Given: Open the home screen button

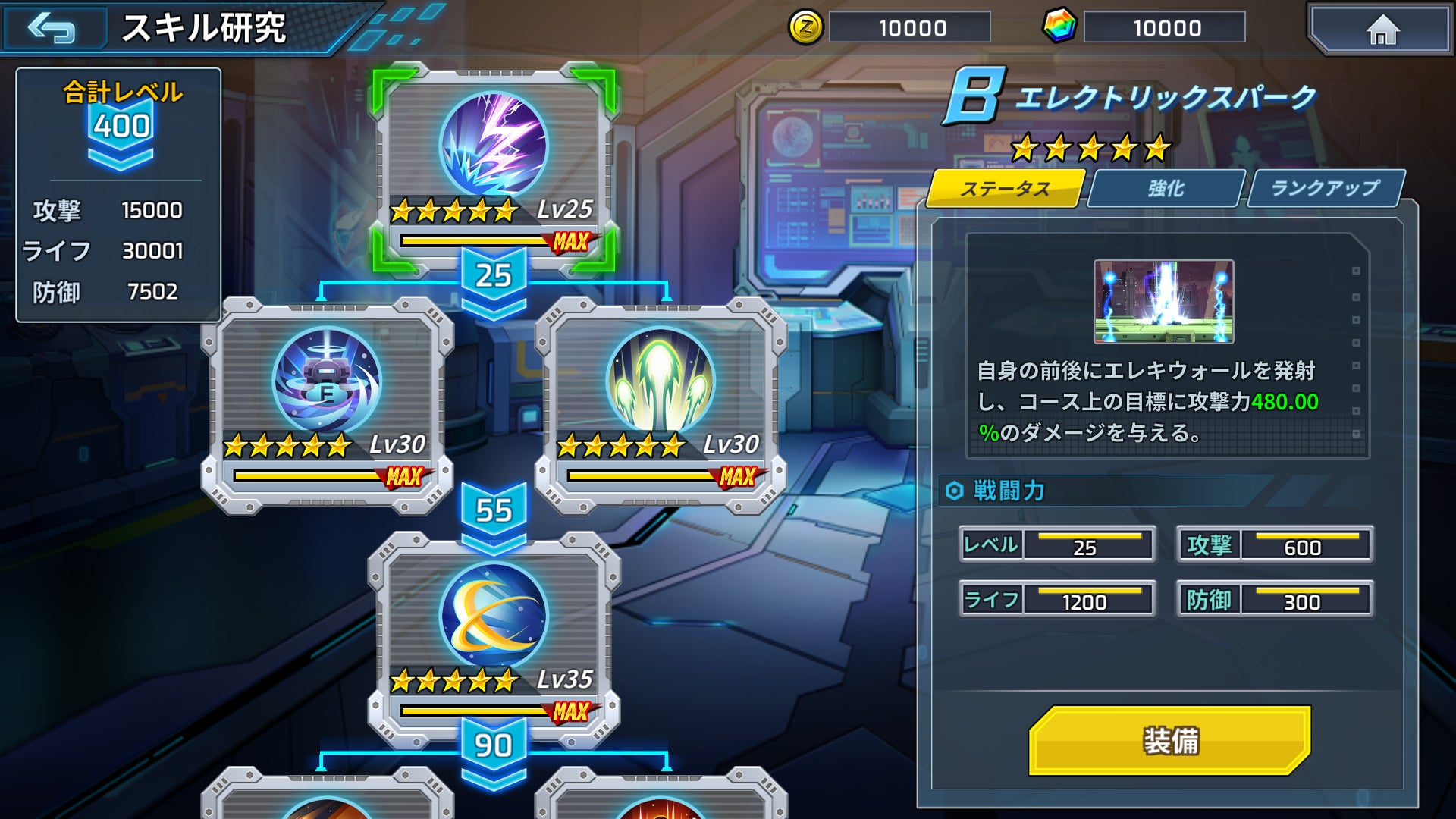Looking at the screenshot, I should (x=1382, y=30).
